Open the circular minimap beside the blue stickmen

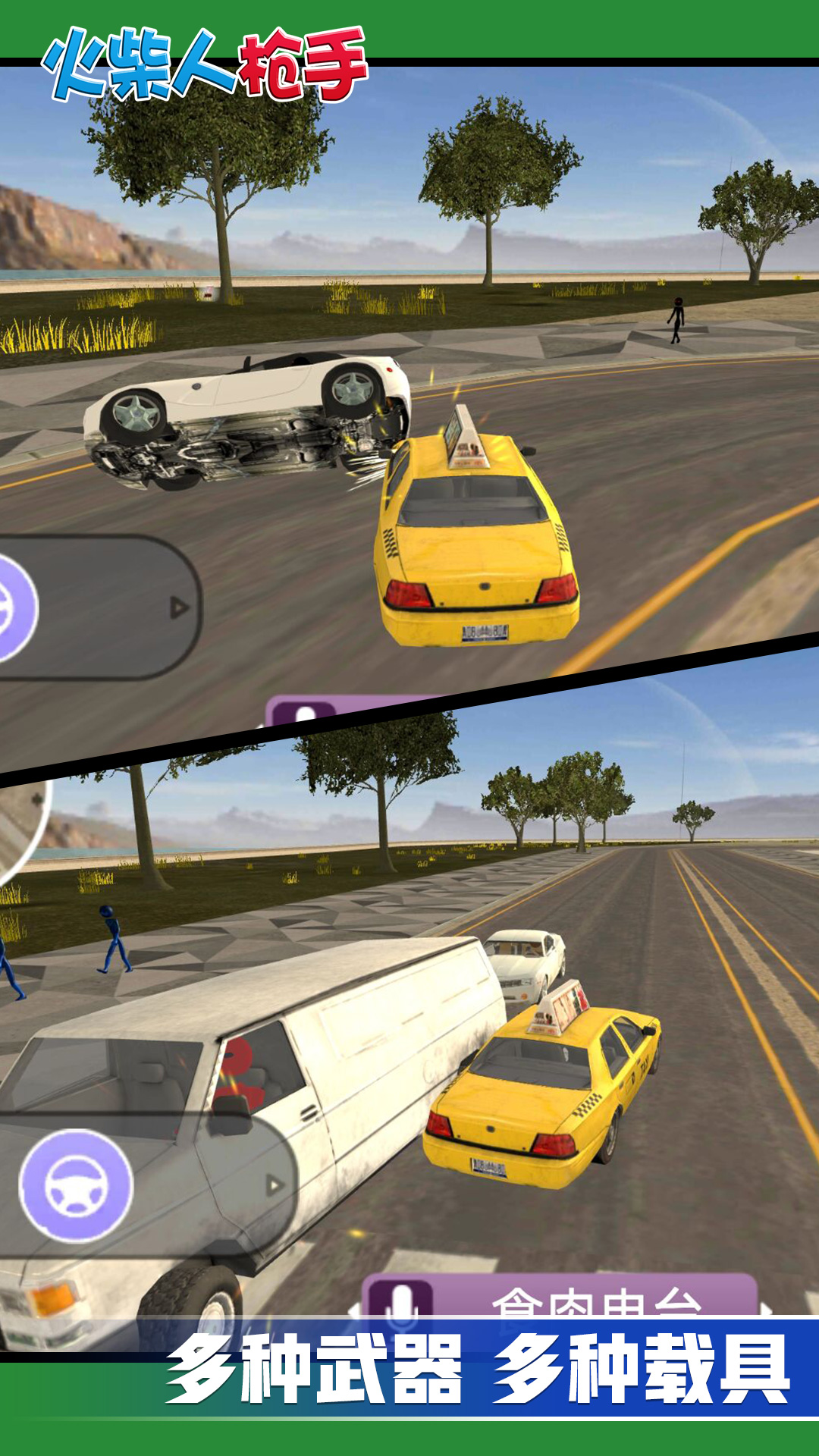click(19, 828)
